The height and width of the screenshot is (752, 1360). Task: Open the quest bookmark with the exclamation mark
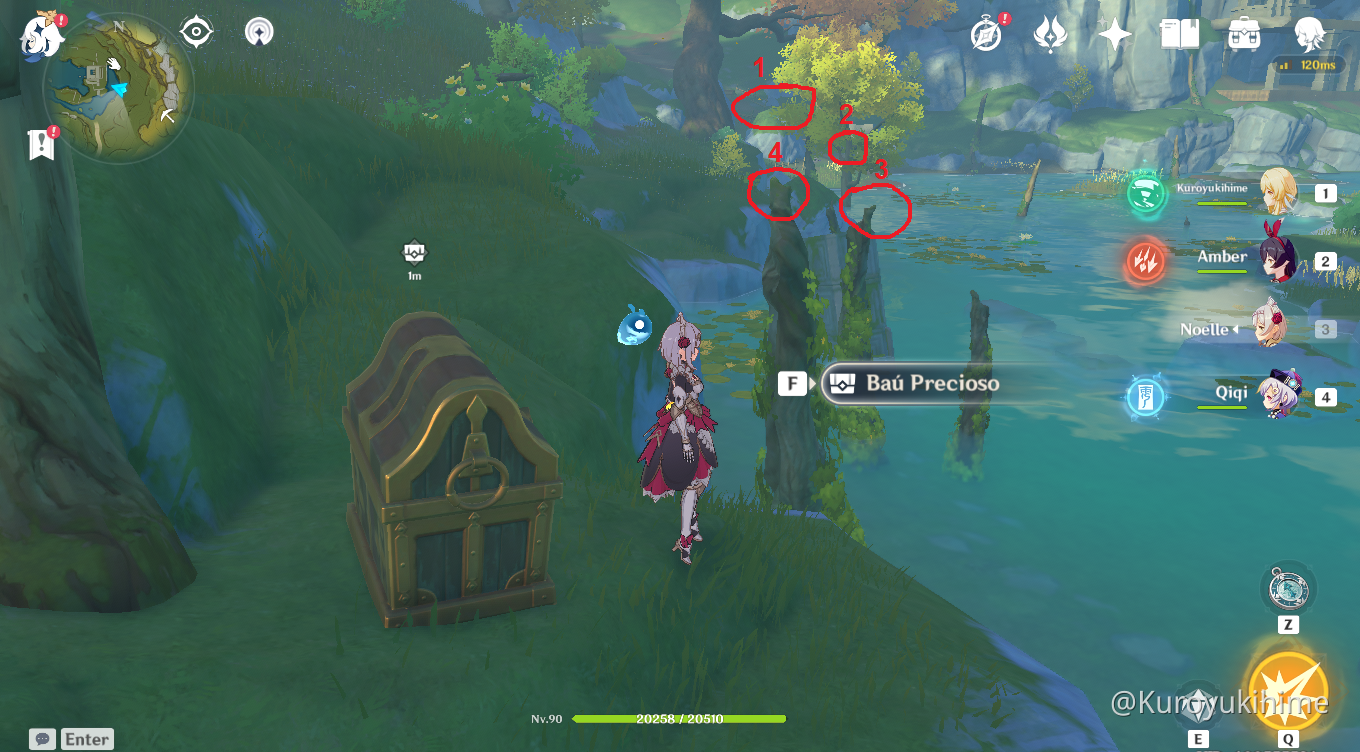(40, 146)
